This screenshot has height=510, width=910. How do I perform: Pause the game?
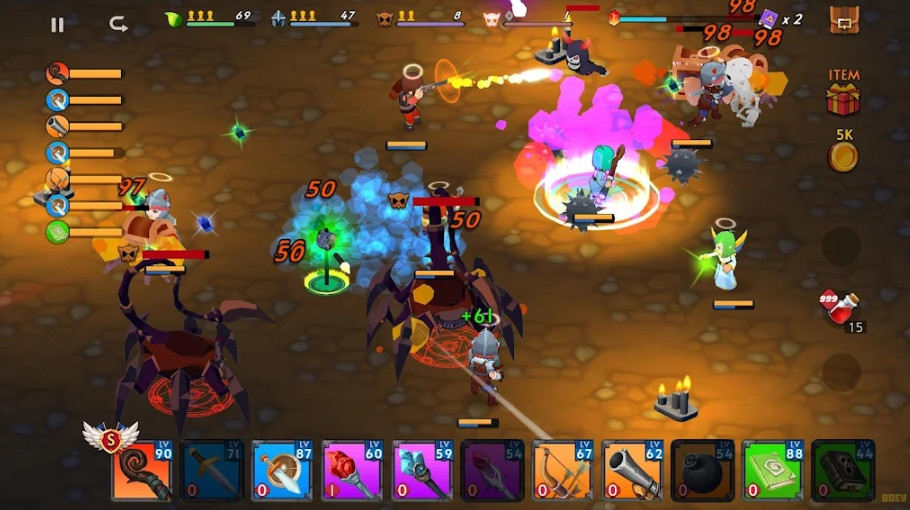click(57, 24)
